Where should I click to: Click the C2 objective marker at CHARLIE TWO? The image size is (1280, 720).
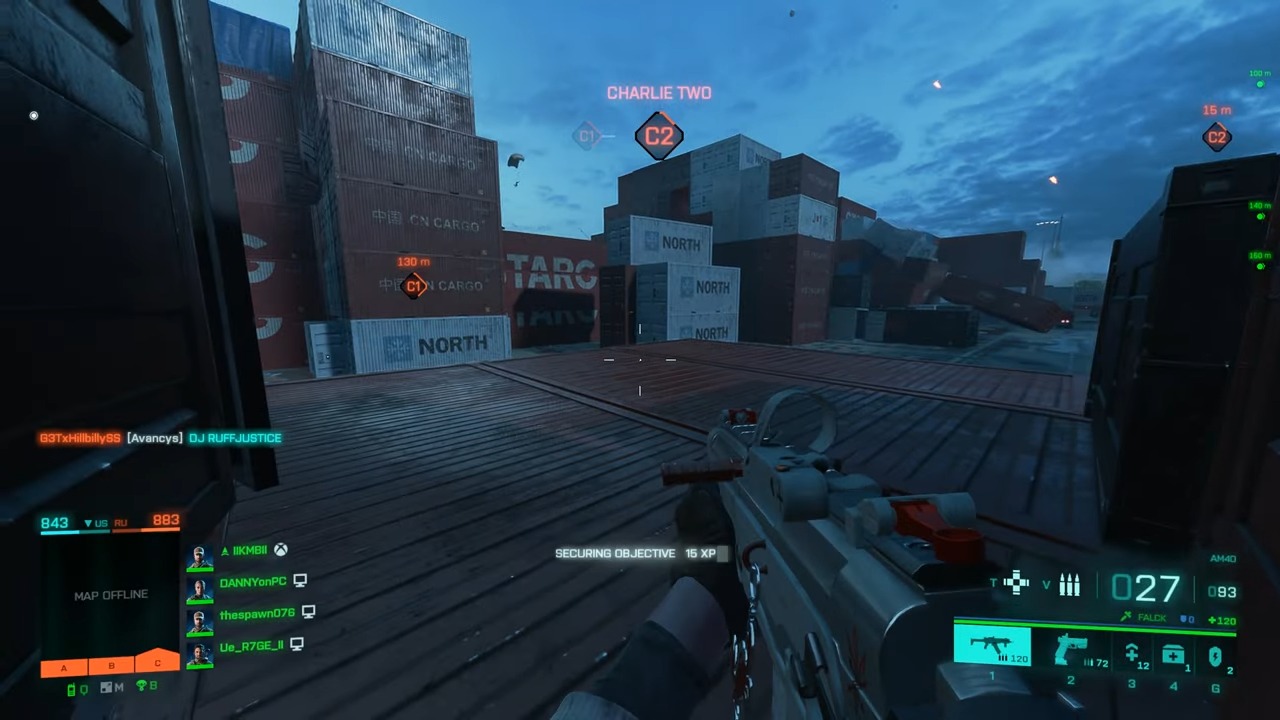pyautogui.click(x=658, y=135)
